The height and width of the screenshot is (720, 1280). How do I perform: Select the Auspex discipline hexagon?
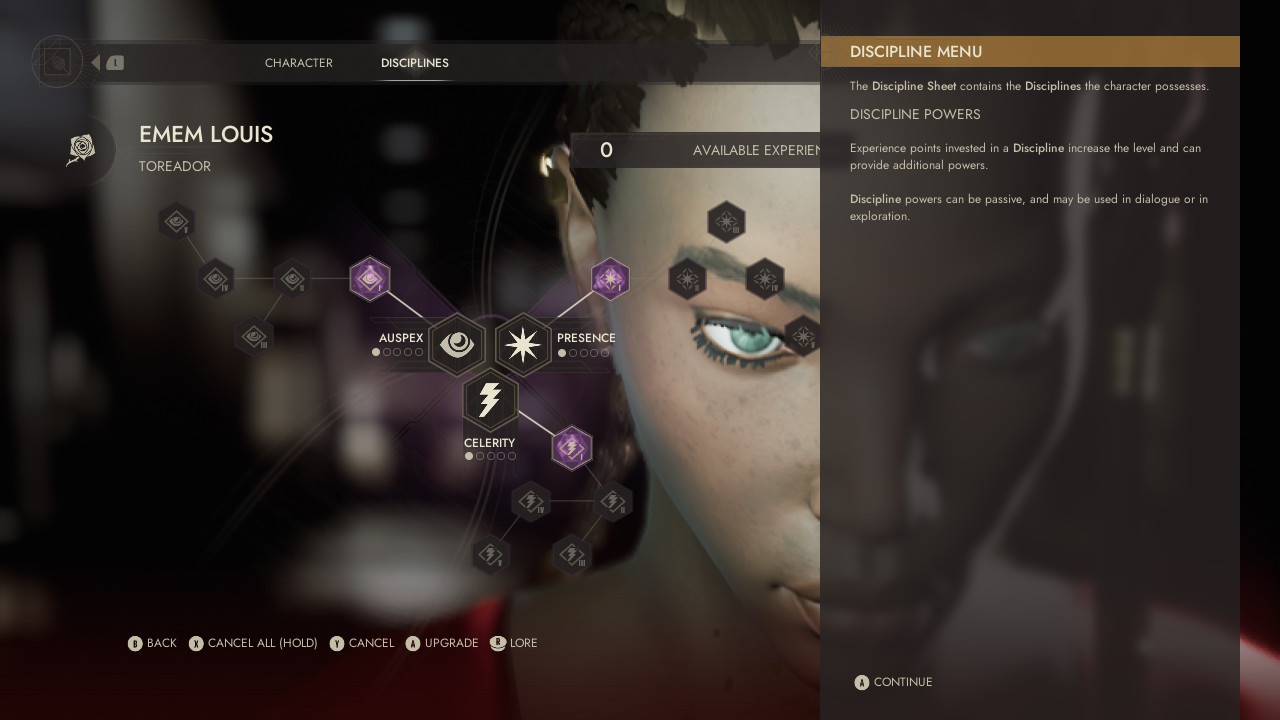click(457, 344)
